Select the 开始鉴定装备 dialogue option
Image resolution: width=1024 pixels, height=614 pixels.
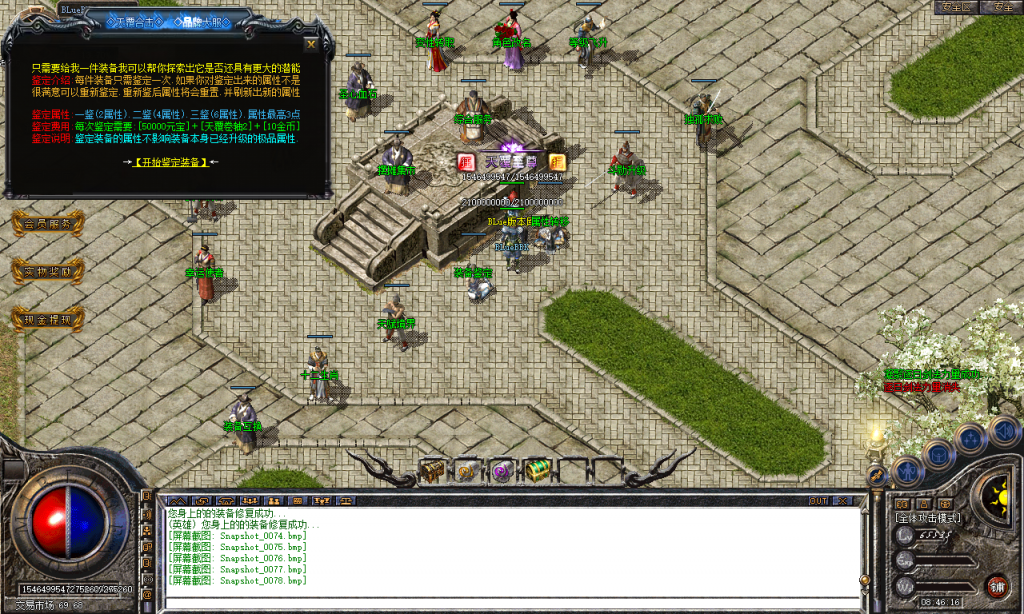click(171, 162)
